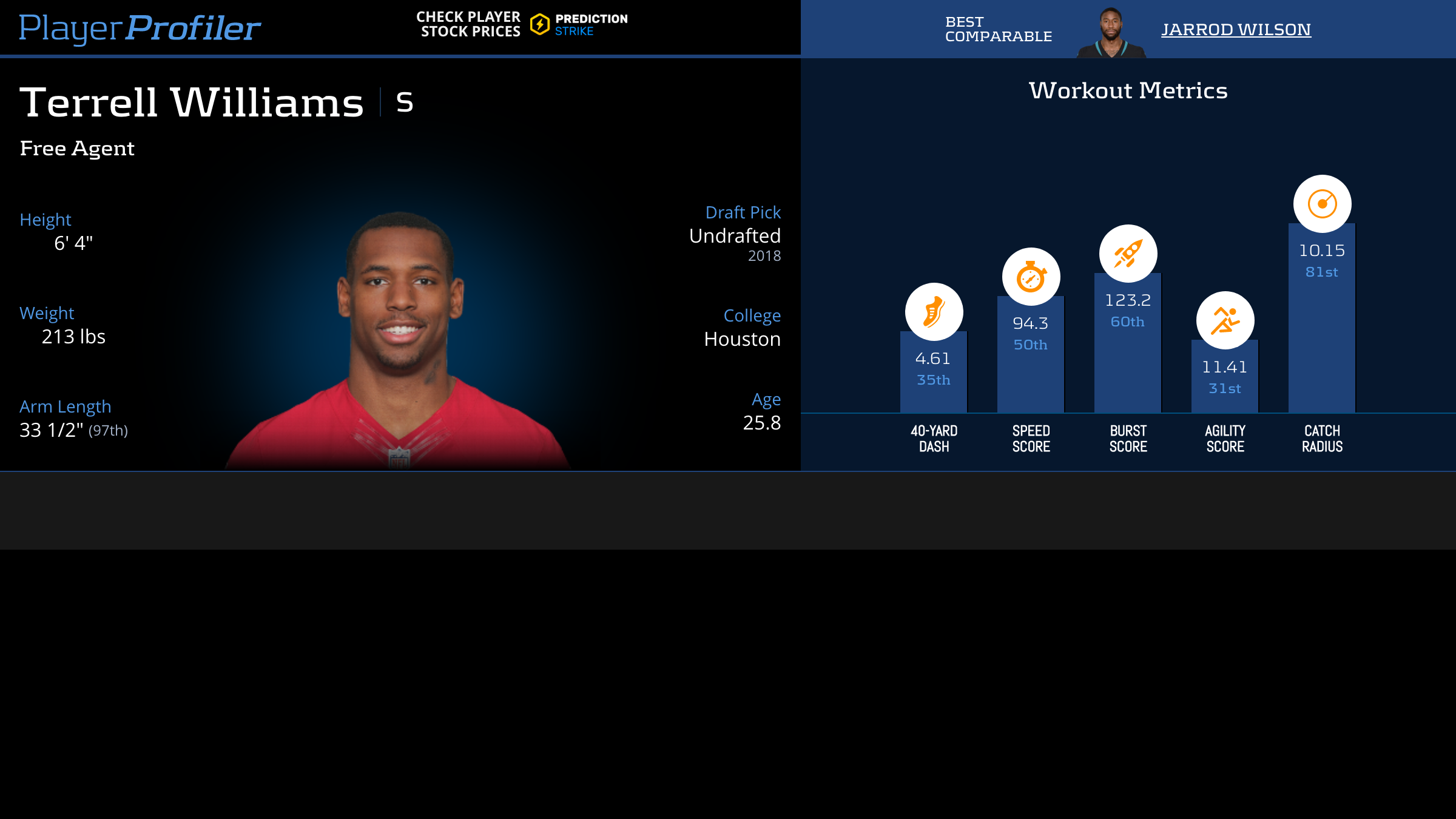Open Jarrod Wilson's comparable player link
Image resolution: width=1456 pixels, height=819 pixels.
(1236, 29)
